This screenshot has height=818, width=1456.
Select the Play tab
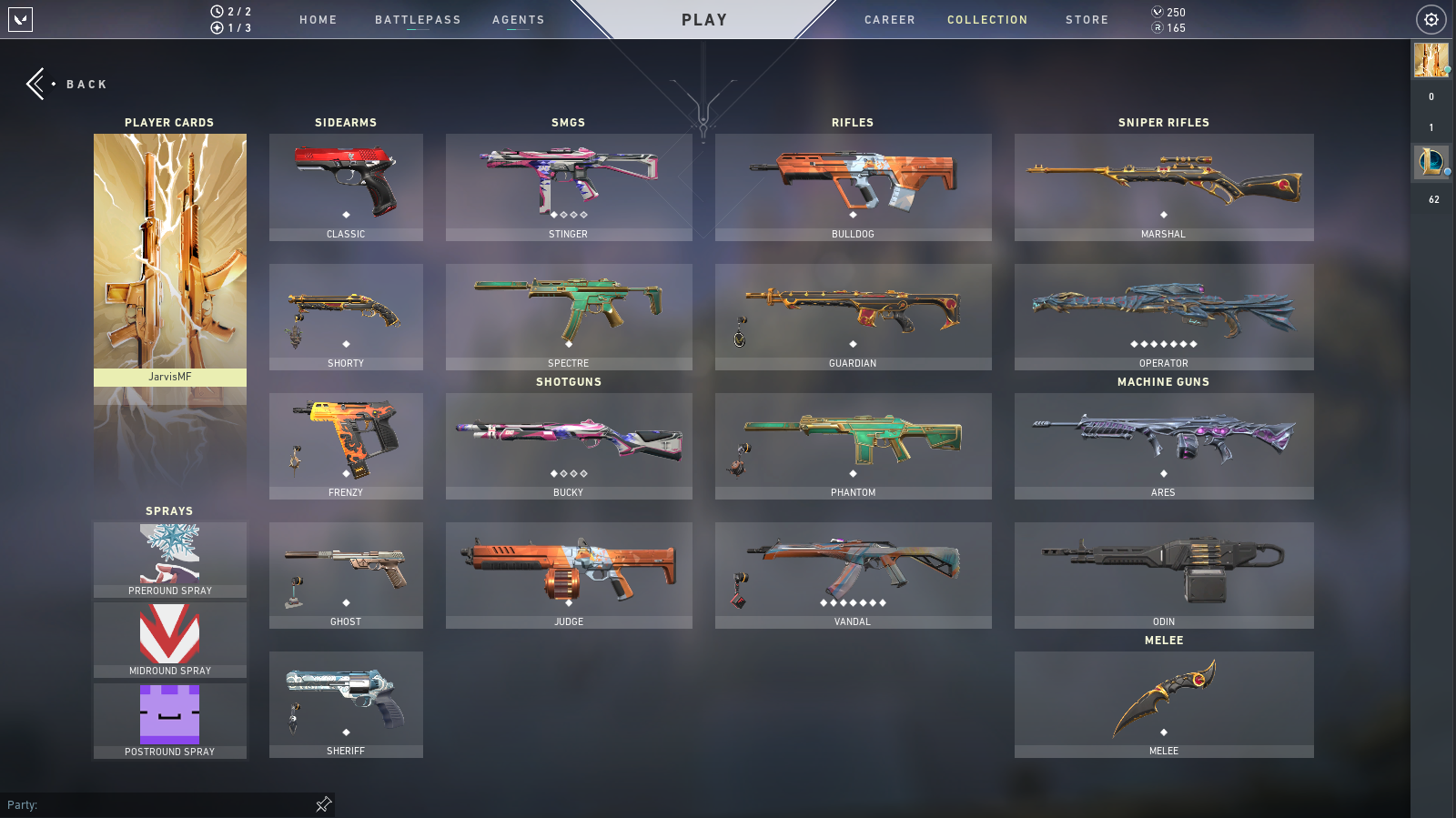pos(704,20)
